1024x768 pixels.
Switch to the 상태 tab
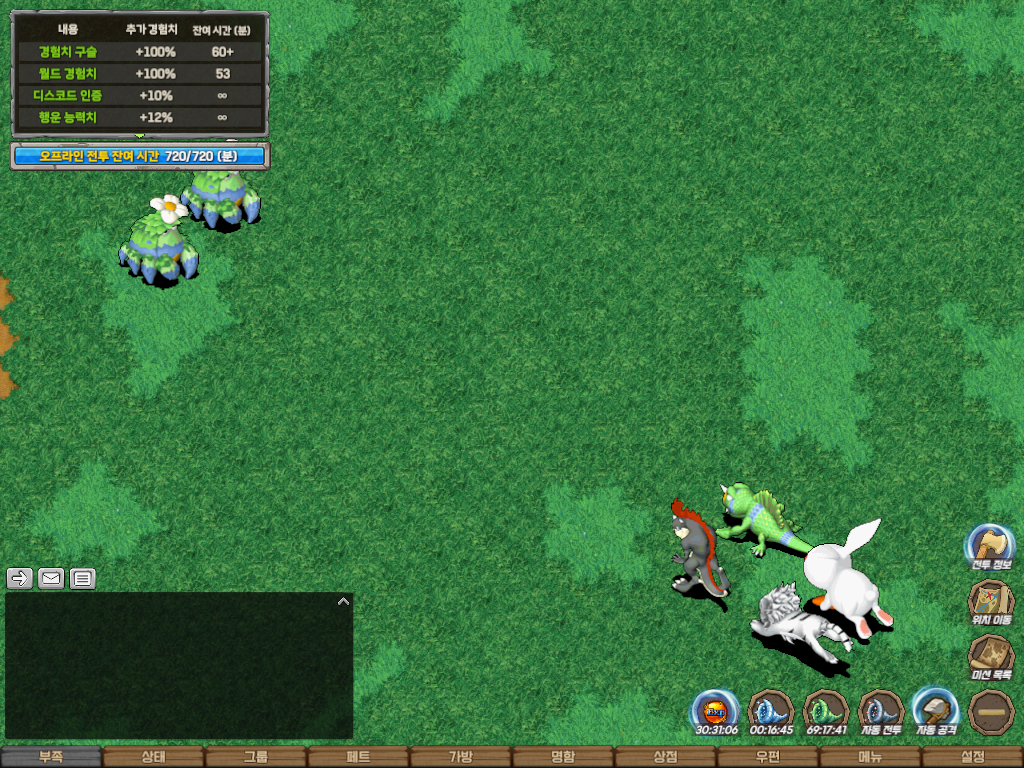click(x=153, y=757)
